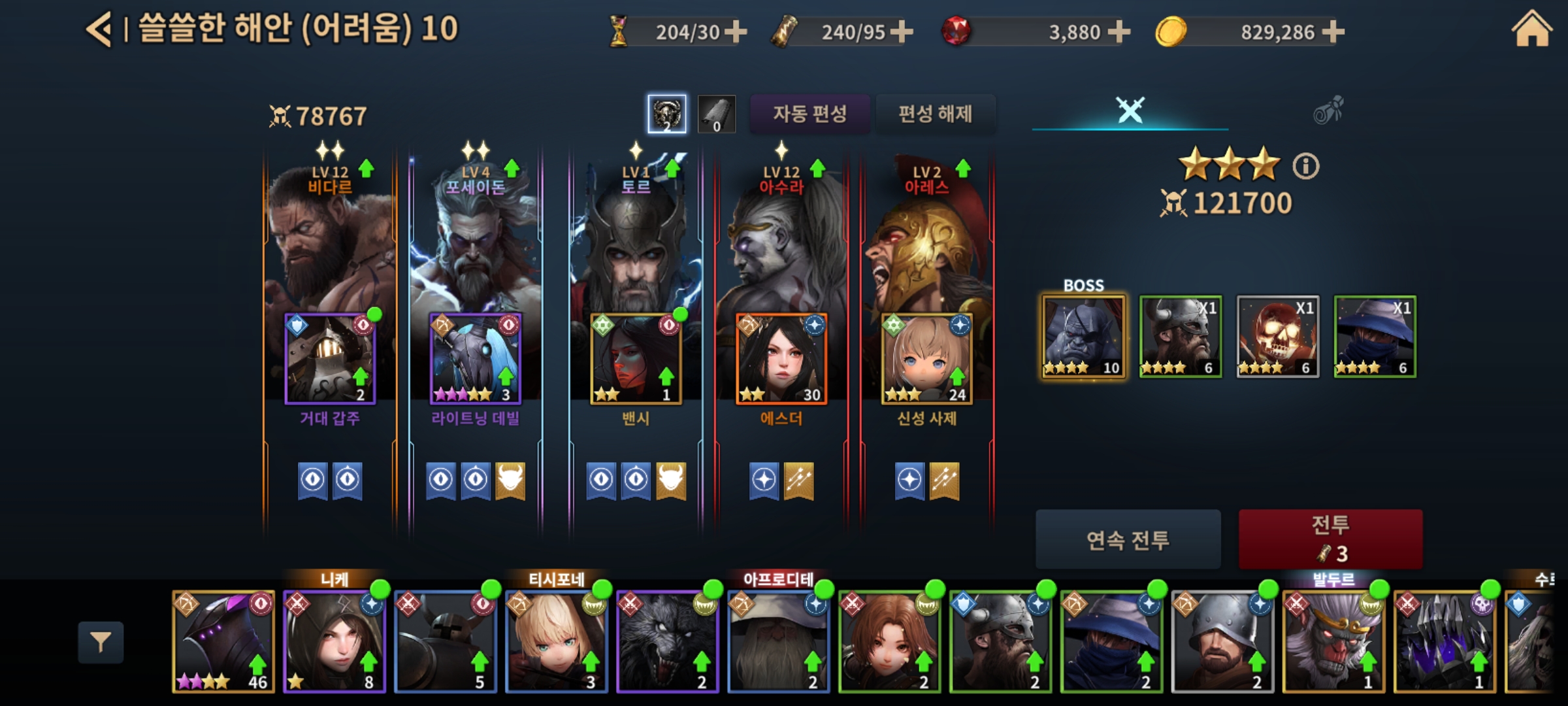Go back using the arrow beside the stage title
Screen dimensions: 1568x706
tap(99, 30)
